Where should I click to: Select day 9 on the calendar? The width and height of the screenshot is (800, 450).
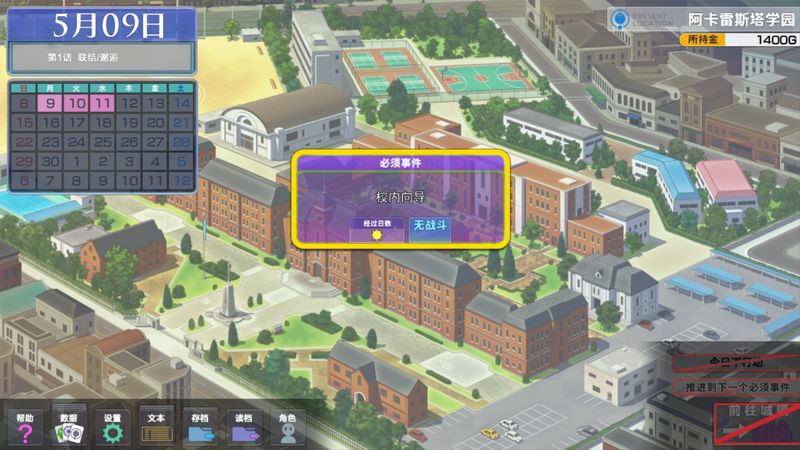[50, 103]
